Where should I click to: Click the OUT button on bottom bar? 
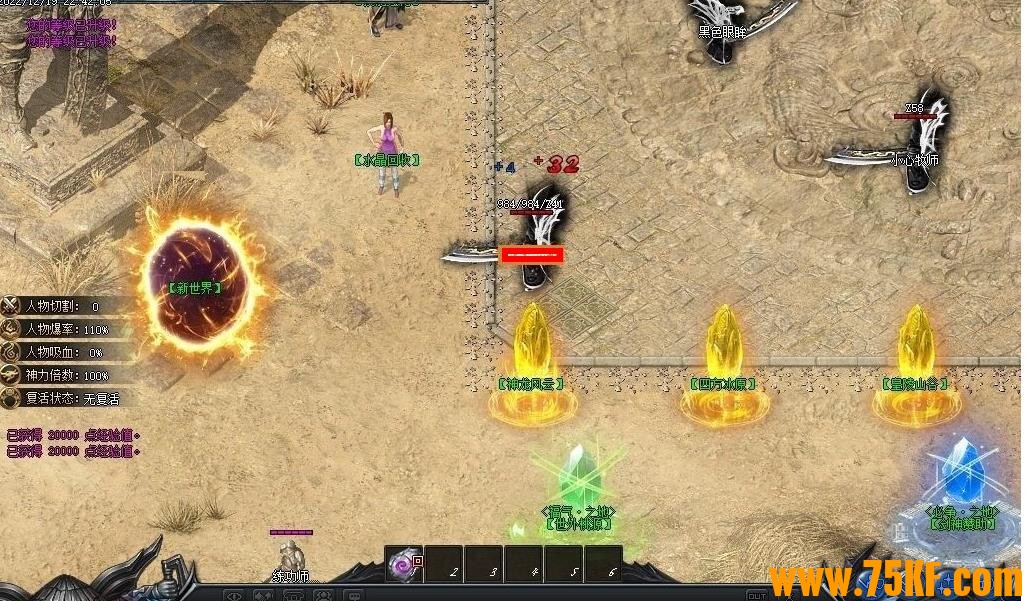[x=757, y=596]
